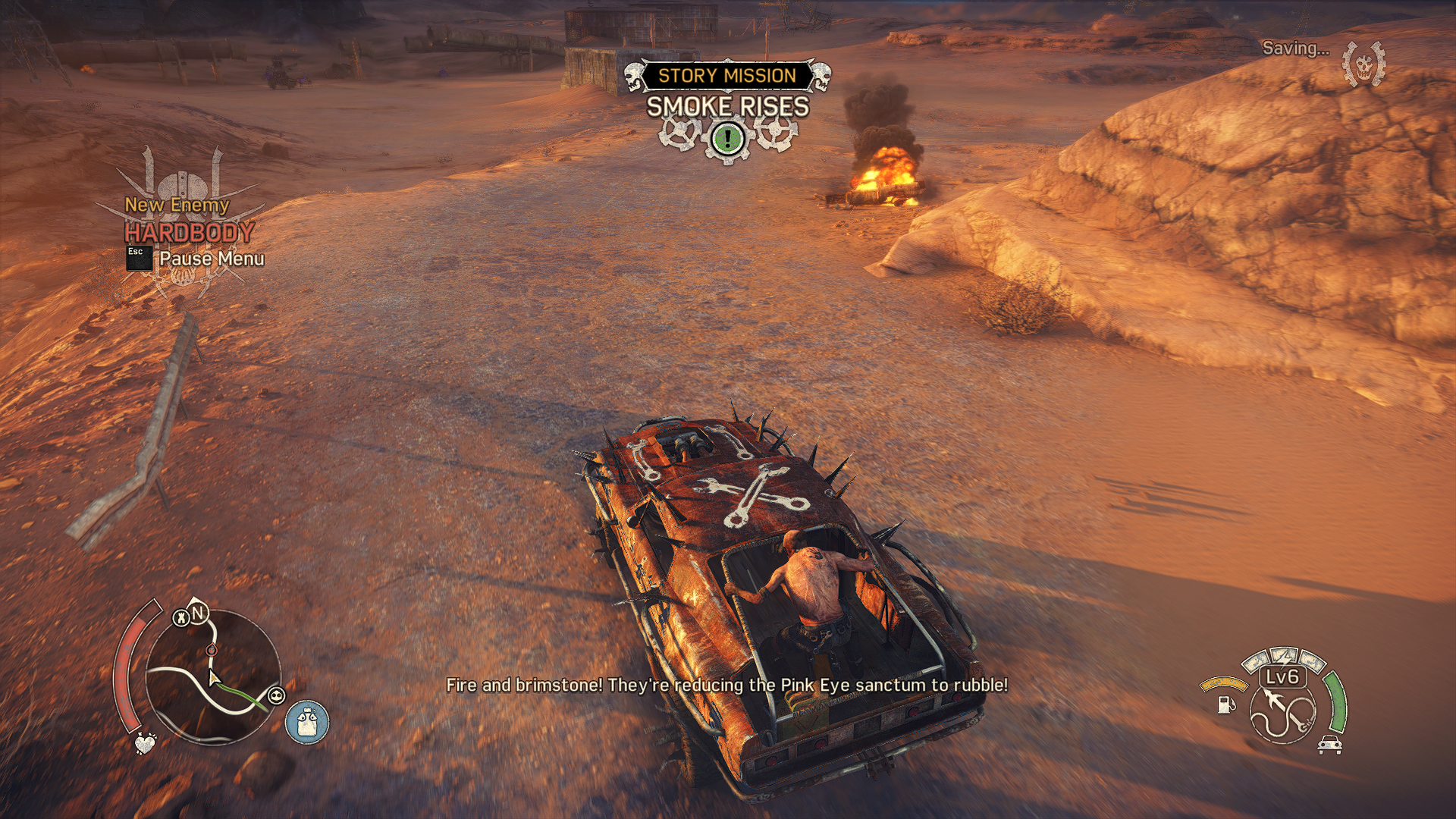Click the green exclamation mission gear

coord(728,139)
